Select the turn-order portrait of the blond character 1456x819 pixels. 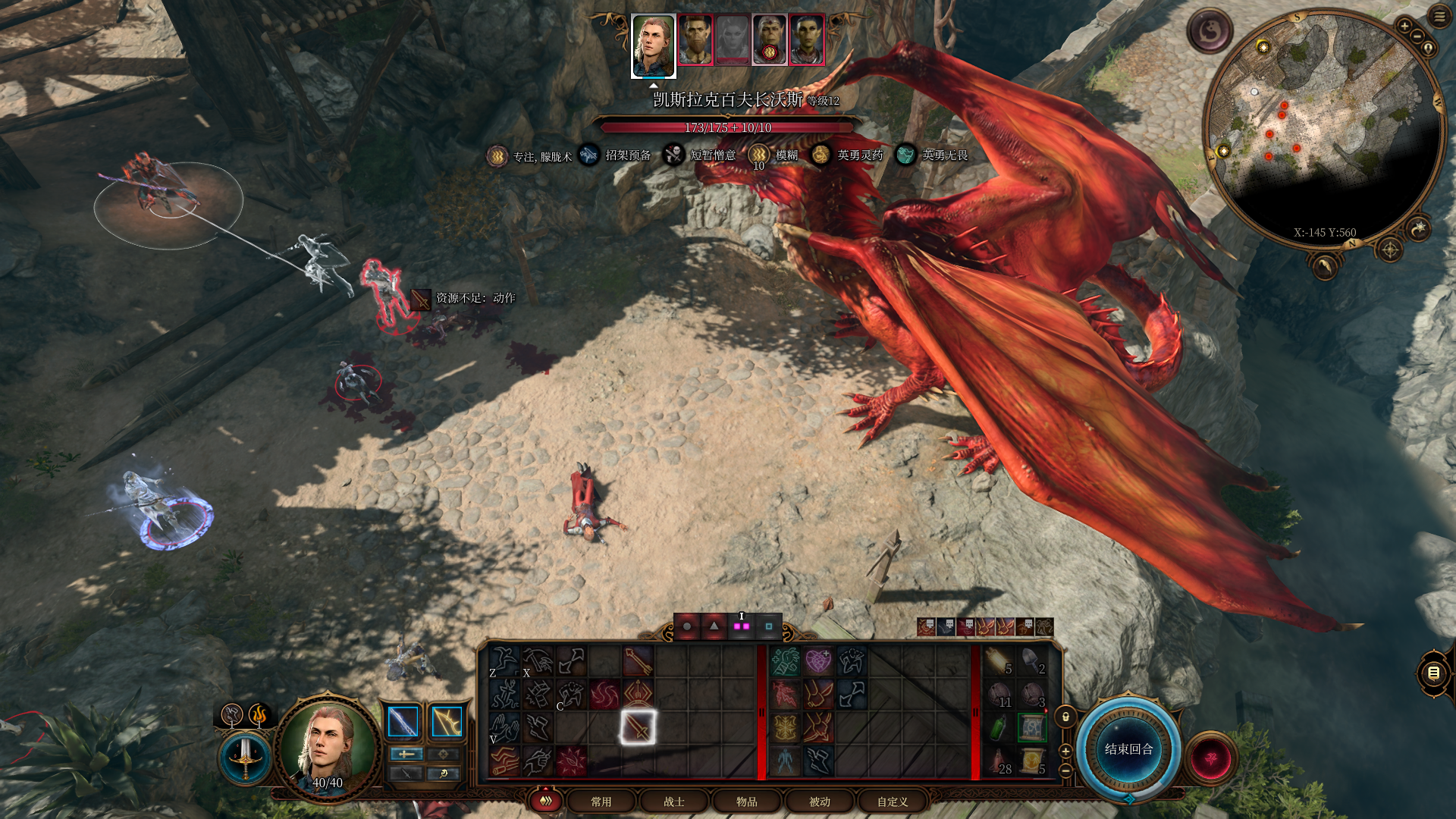653,45
